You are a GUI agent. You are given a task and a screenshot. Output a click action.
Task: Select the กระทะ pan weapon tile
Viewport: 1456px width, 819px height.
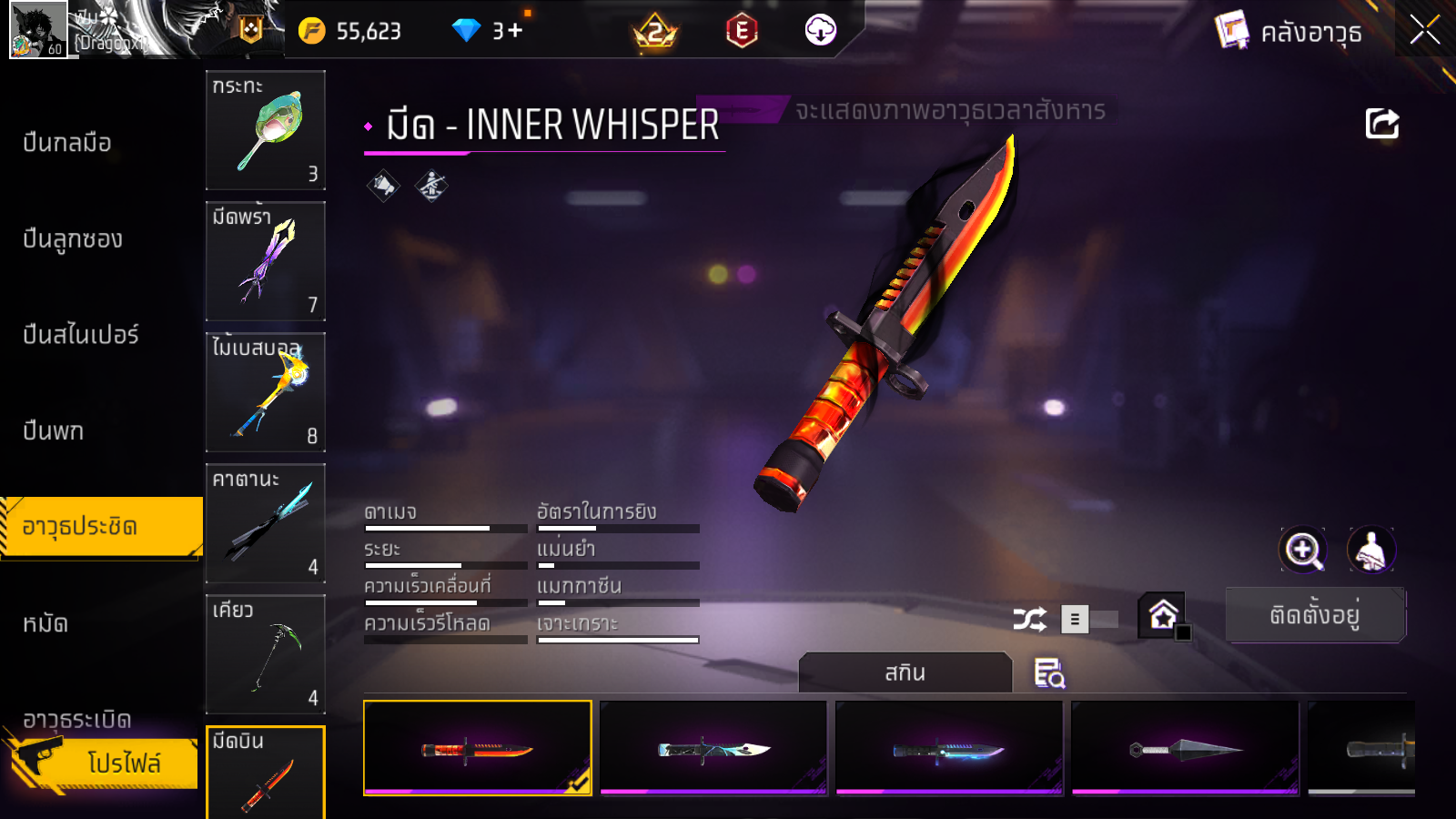click(266, 129)
